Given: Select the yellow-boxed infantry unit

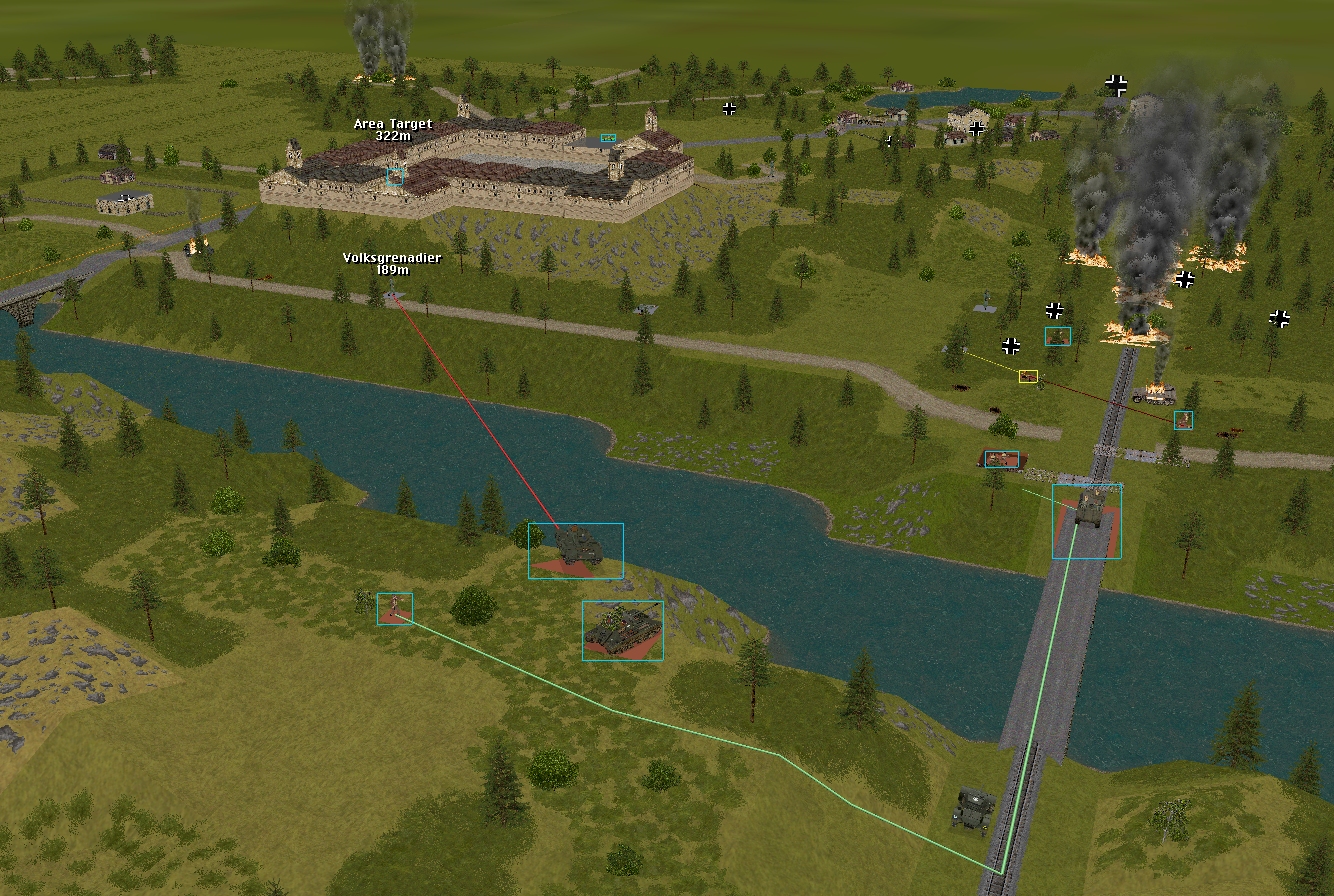Looking at the screenshot, I should tap(1028, 377).
